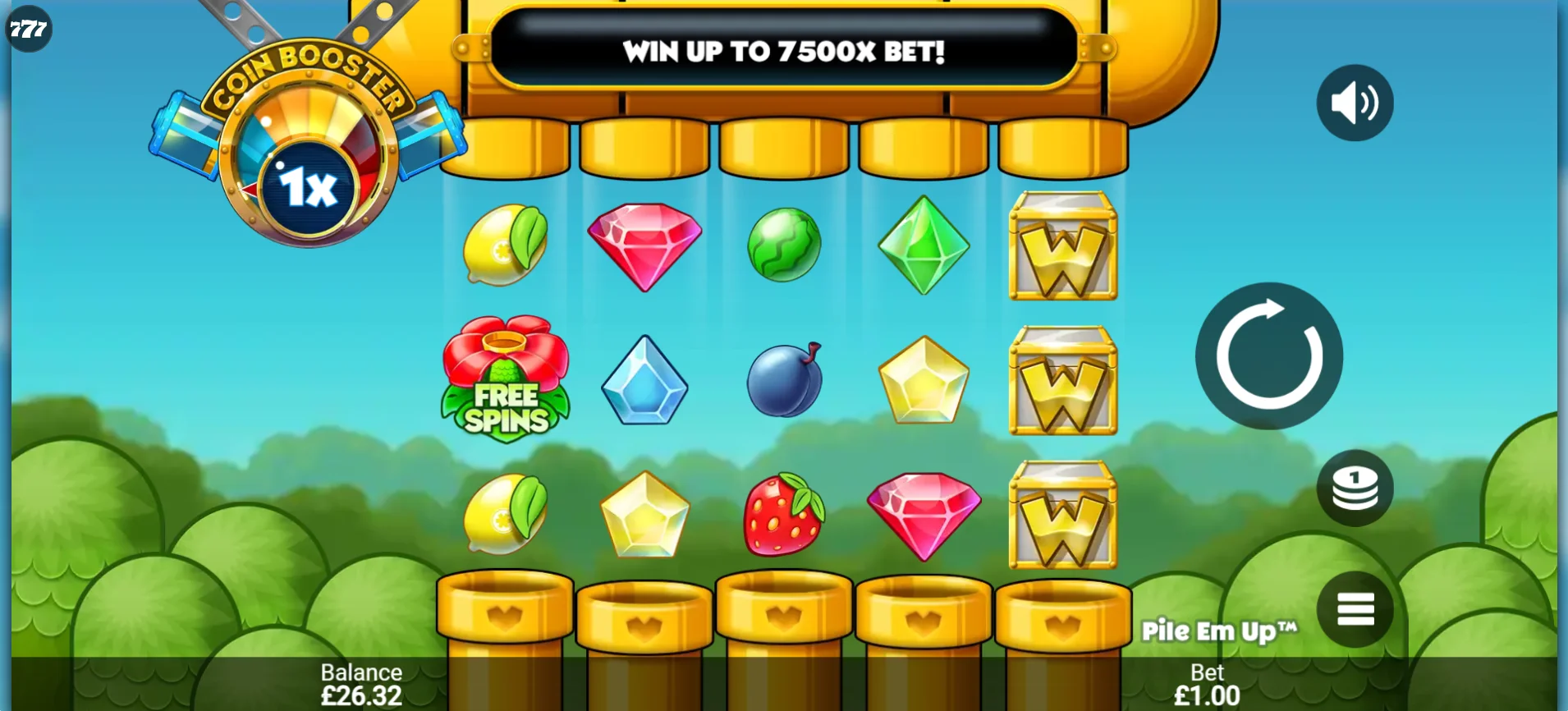Click the lemon symbol bottom left reel
The width and height of the screenshot is (1568, 711).
tap(507, 513)
